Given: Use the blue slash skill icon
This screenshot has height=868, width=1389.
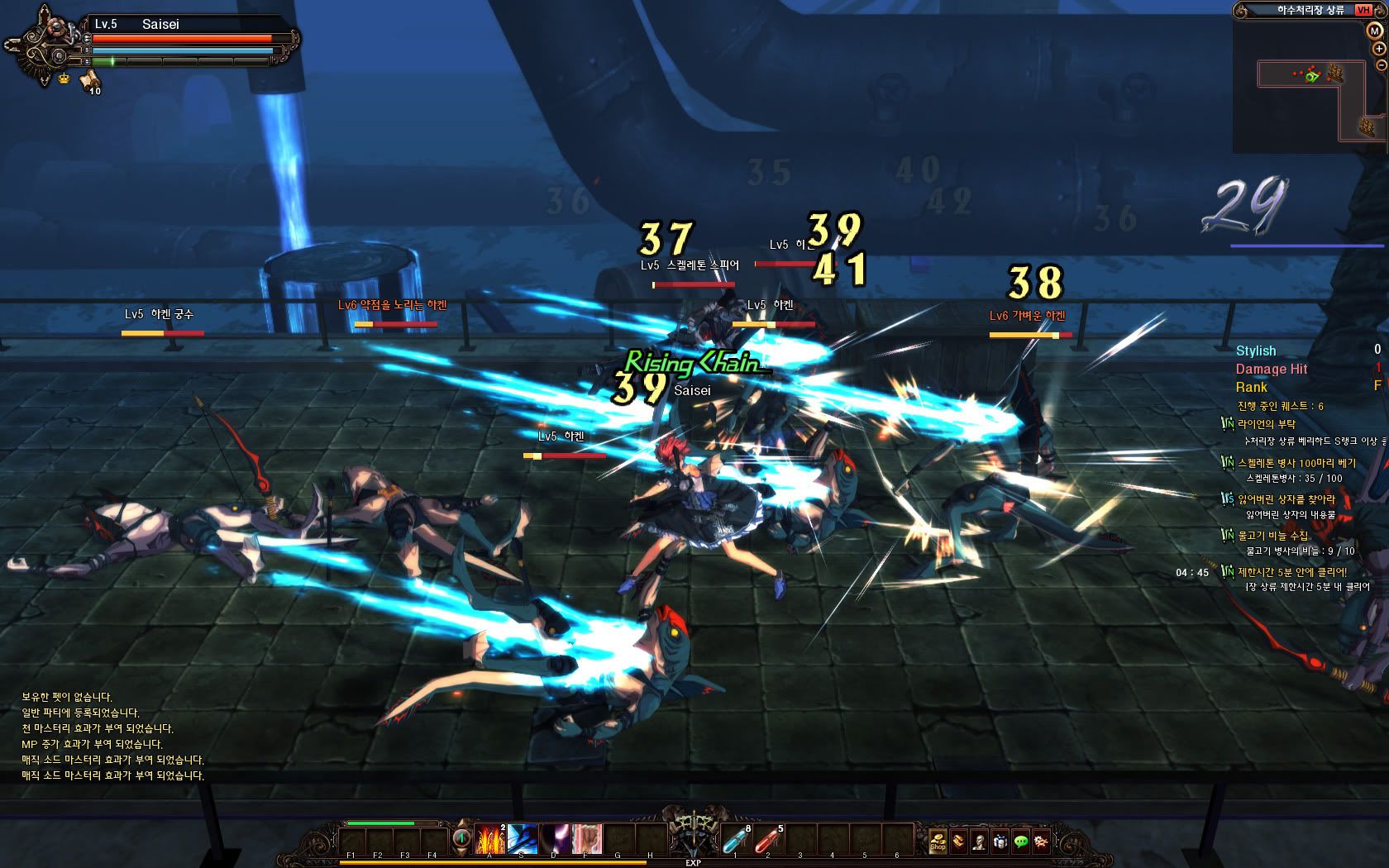Looking at the screenshot, I should tap(523, 839).
